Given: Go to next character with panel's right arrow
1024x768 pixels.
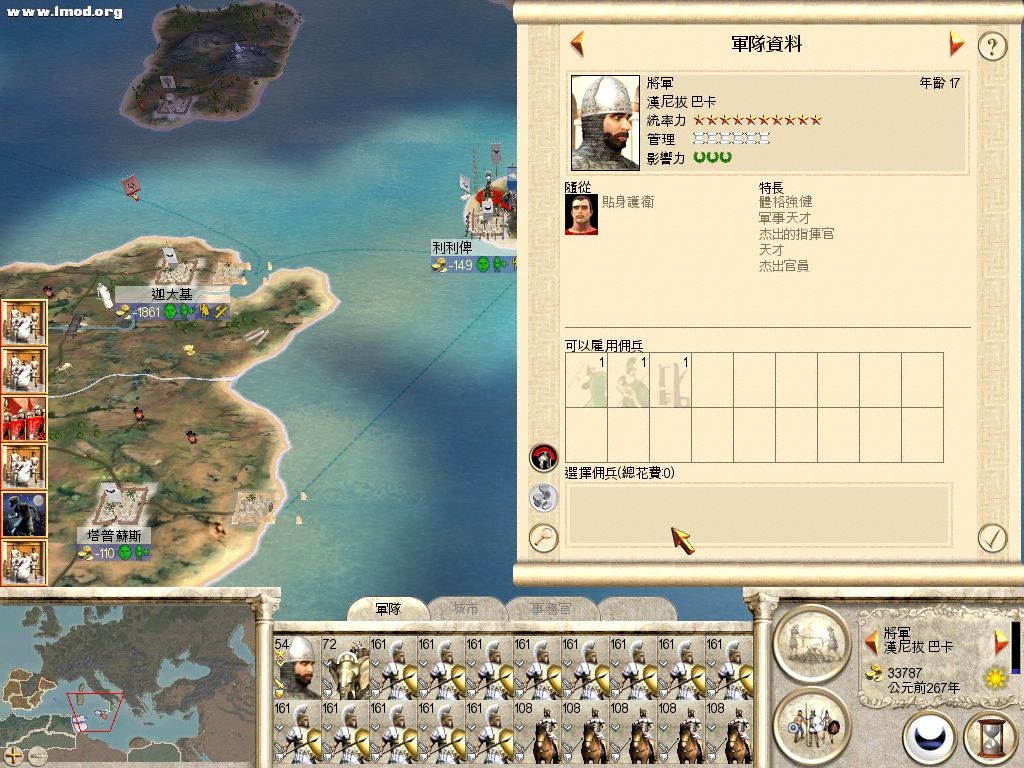Looking at the screenshot, I should point(956,44).
